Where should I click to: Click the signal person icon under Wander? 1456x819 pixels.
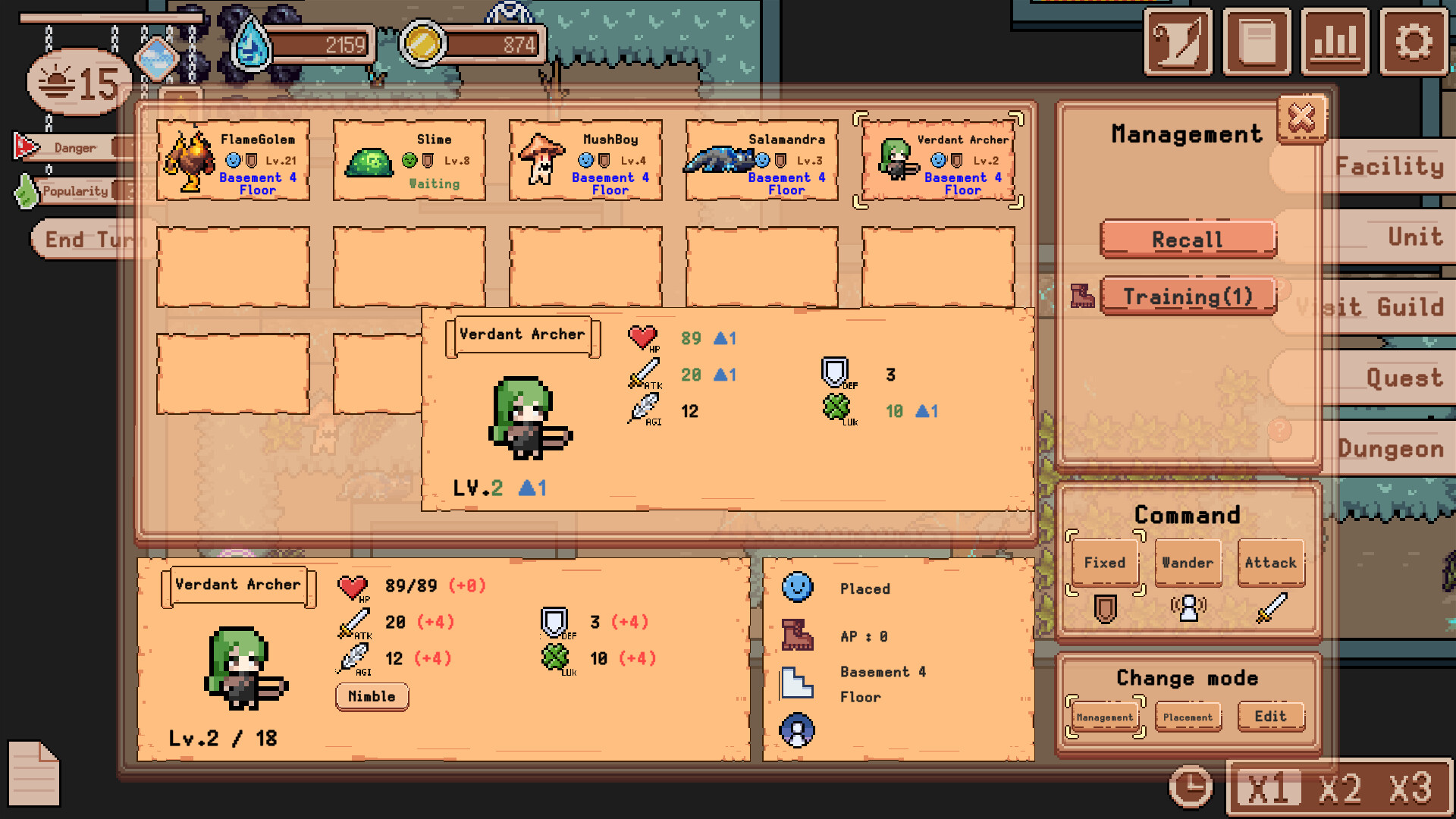click(x=1188, y=607)
